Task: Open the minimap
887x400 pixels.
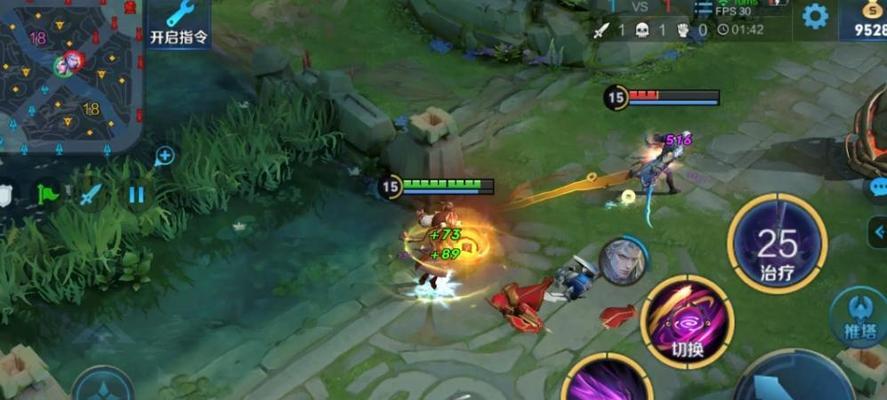Action: [x=70, y=72]
